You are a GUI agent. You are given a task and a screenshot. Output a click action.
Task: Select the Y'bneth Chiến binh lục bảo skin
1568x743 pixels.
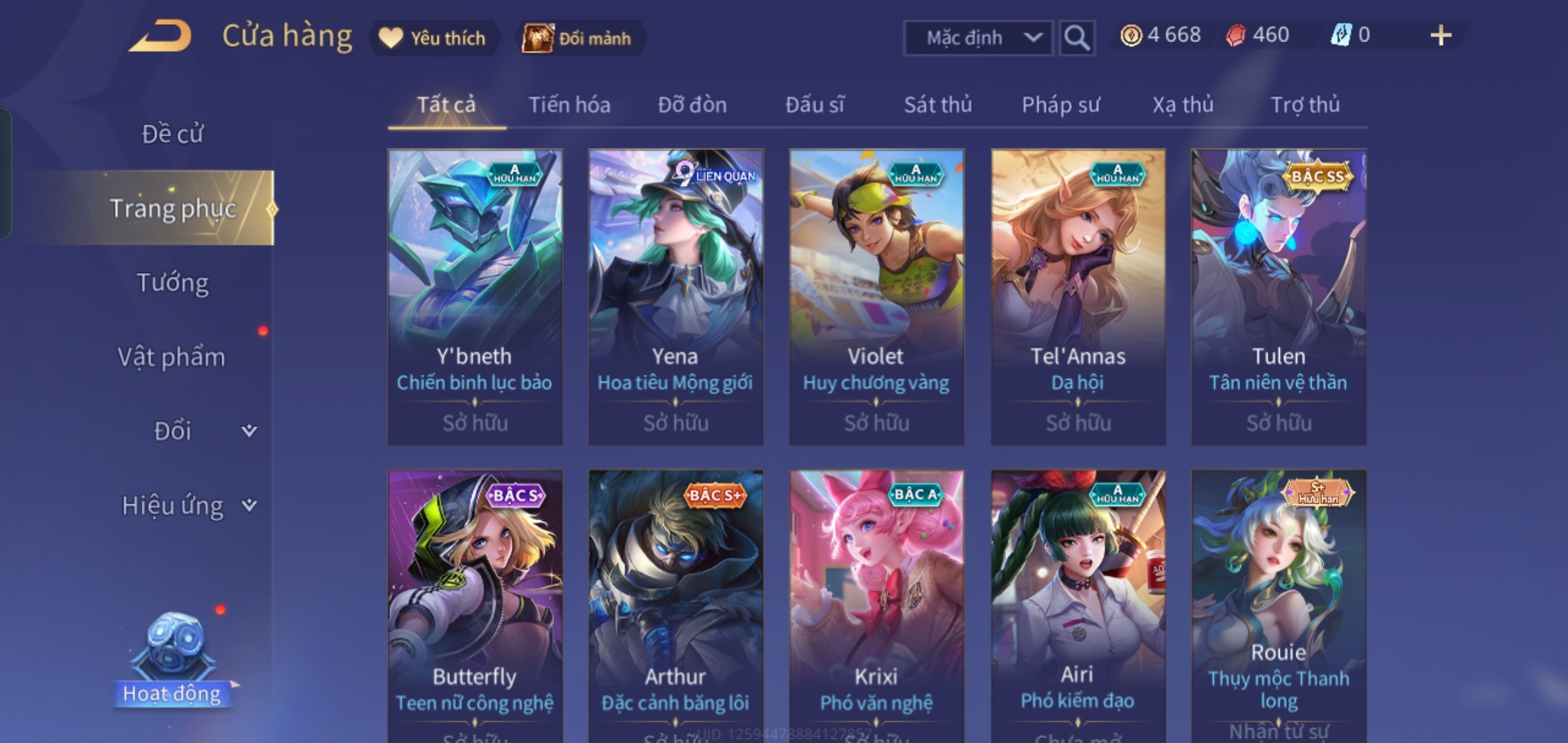click(475, 296)
